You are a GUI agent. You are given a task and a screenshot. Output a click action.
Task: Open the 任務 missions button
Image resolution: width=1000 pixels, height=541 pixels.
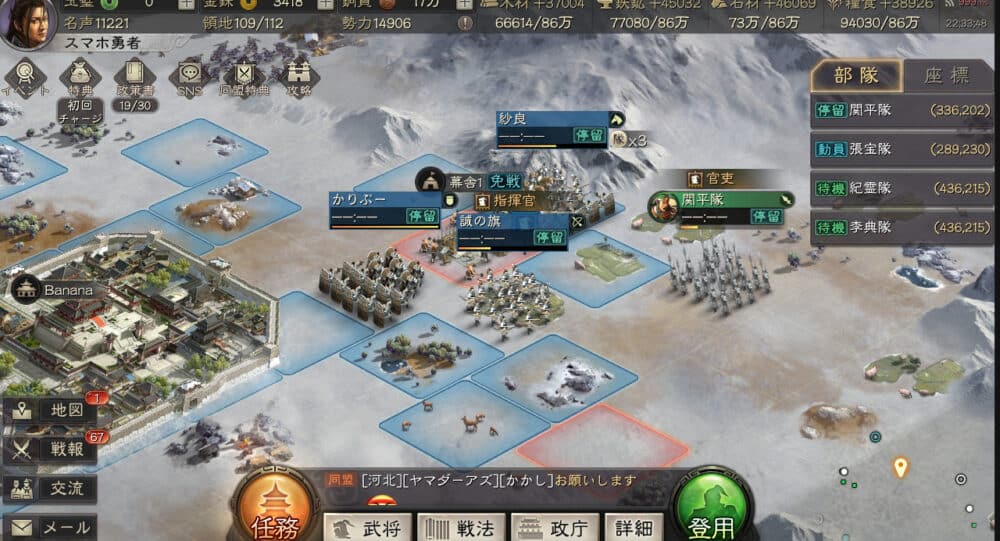(x=275, y=509)
